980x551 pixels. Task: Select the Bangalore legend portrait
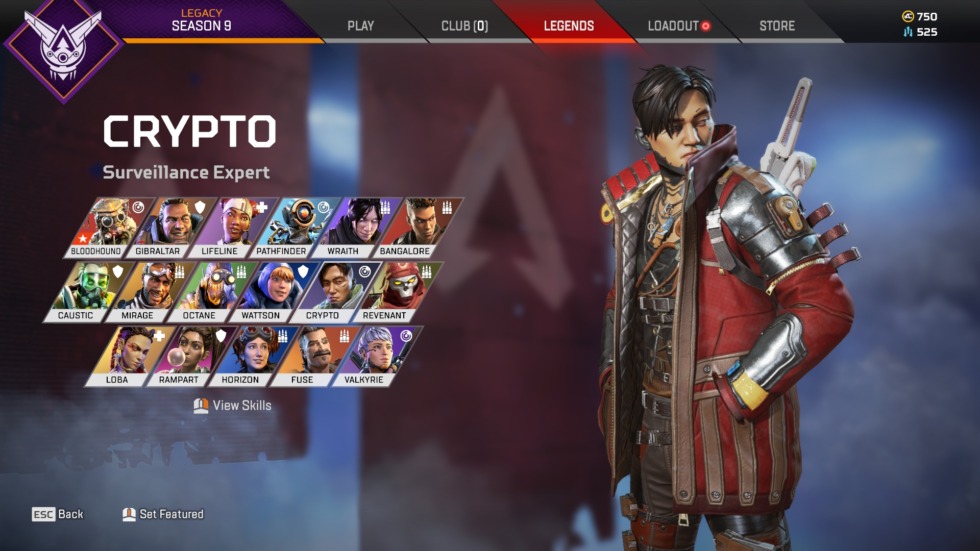(404, 226)
